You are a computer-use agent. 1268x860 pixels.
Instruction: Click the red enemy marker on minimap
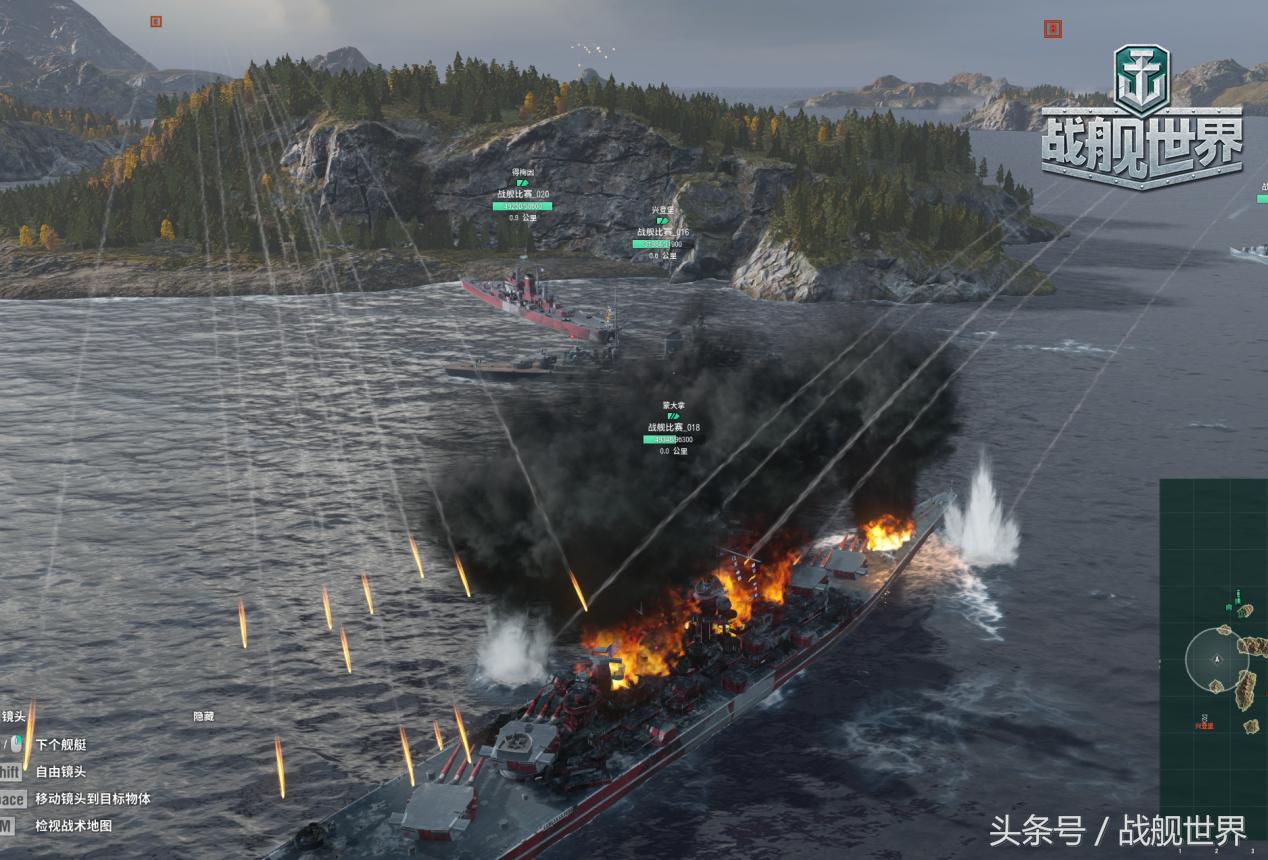(x=1204, y=720)
